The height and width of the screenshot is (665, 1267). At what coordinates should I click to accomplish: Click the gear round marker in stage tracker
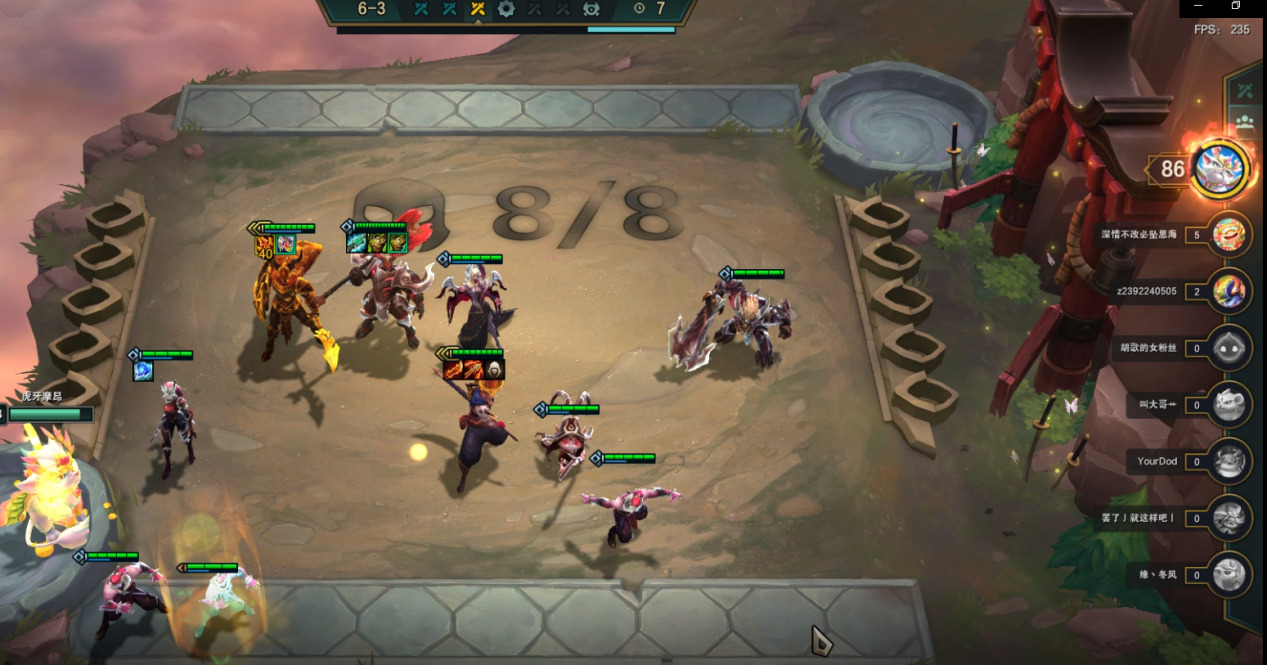(x=506, y=9)
